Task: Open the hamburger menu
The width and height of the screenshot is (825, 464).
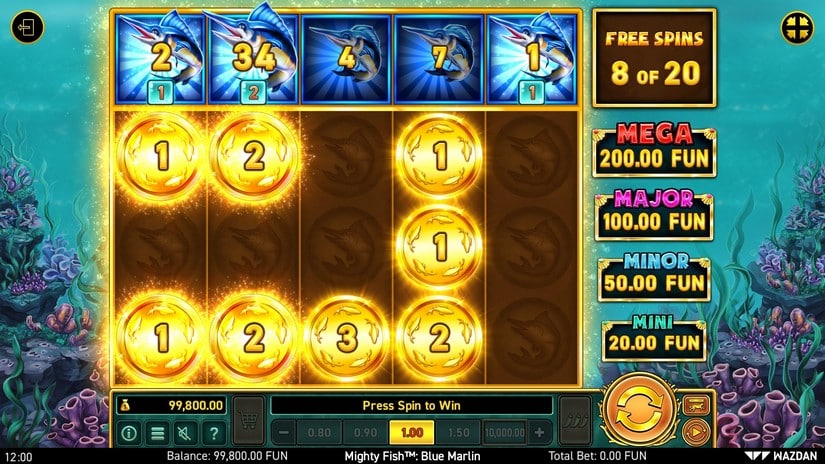Action: coord(157,433)
